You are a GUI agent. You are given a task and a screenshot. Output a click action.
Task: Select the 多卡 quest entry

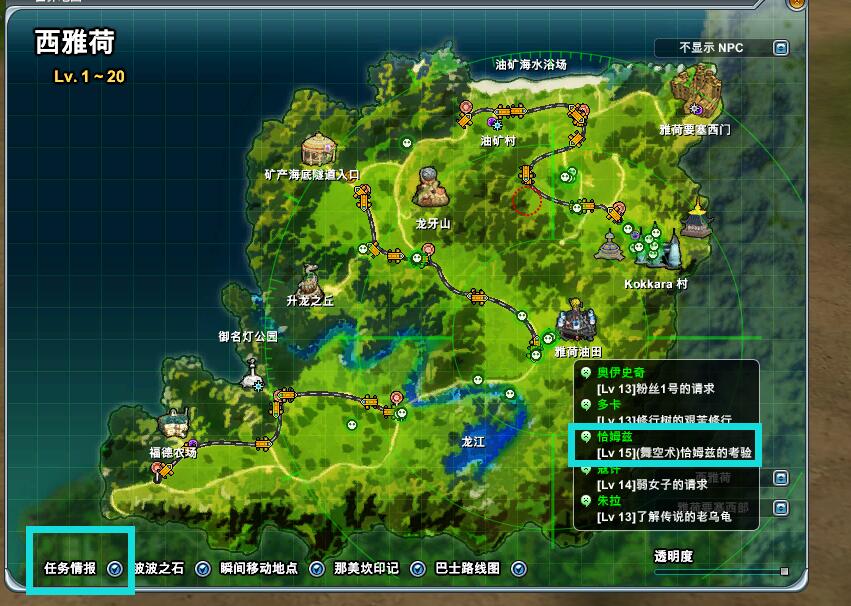point(609,404)
